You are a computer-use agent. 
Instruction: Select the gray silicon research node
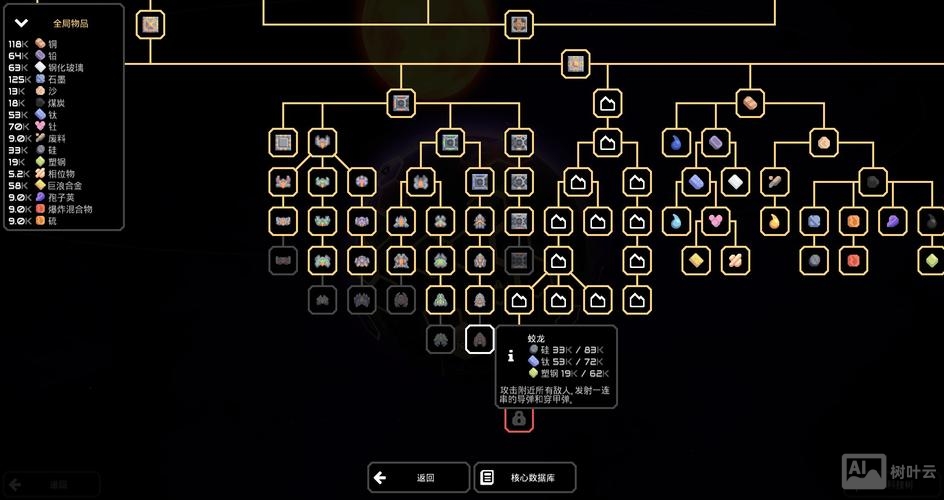814,260
